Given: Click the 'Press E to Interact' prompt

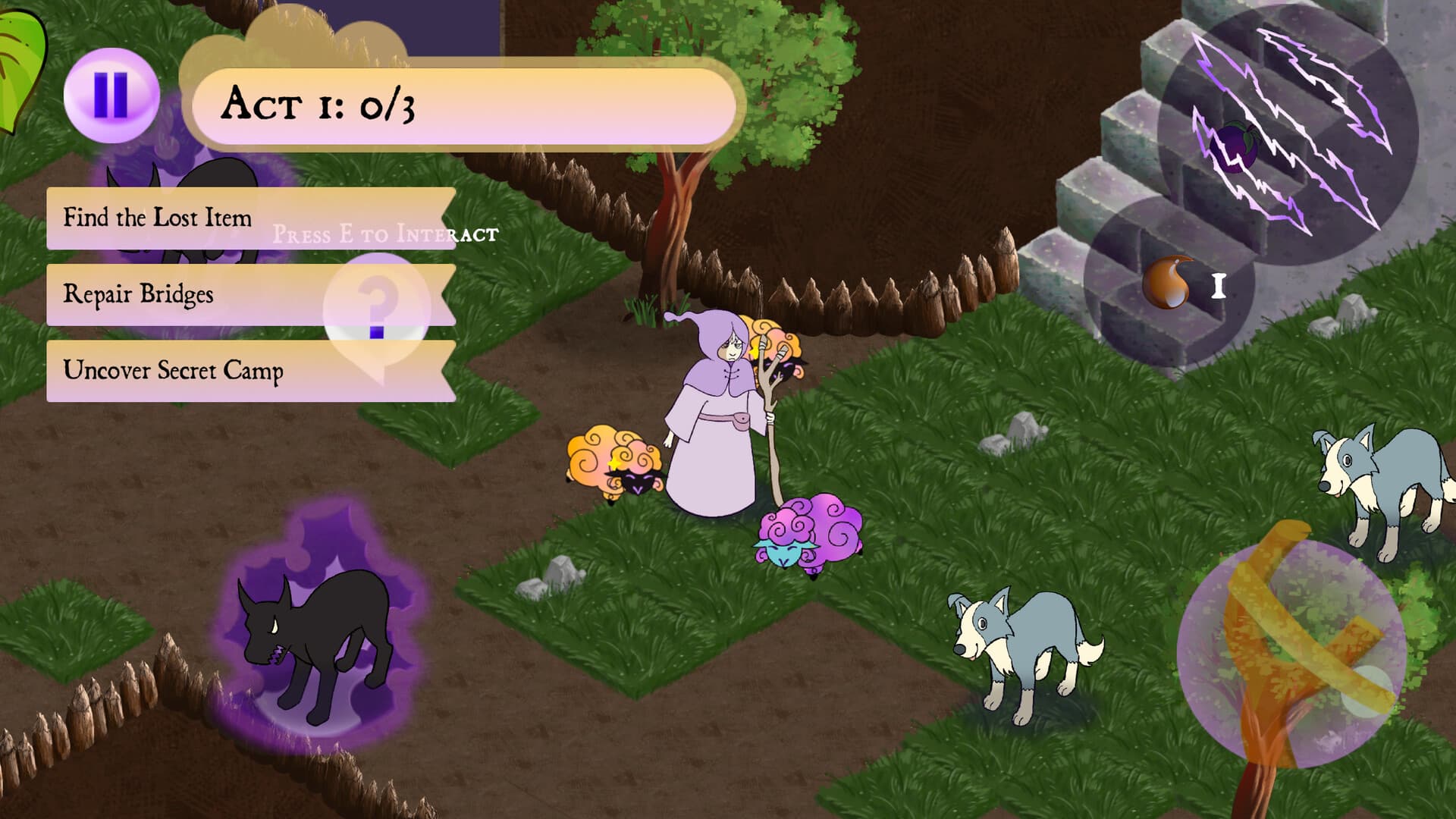Looking at the screenshot, I should click(x=387, y=234).
